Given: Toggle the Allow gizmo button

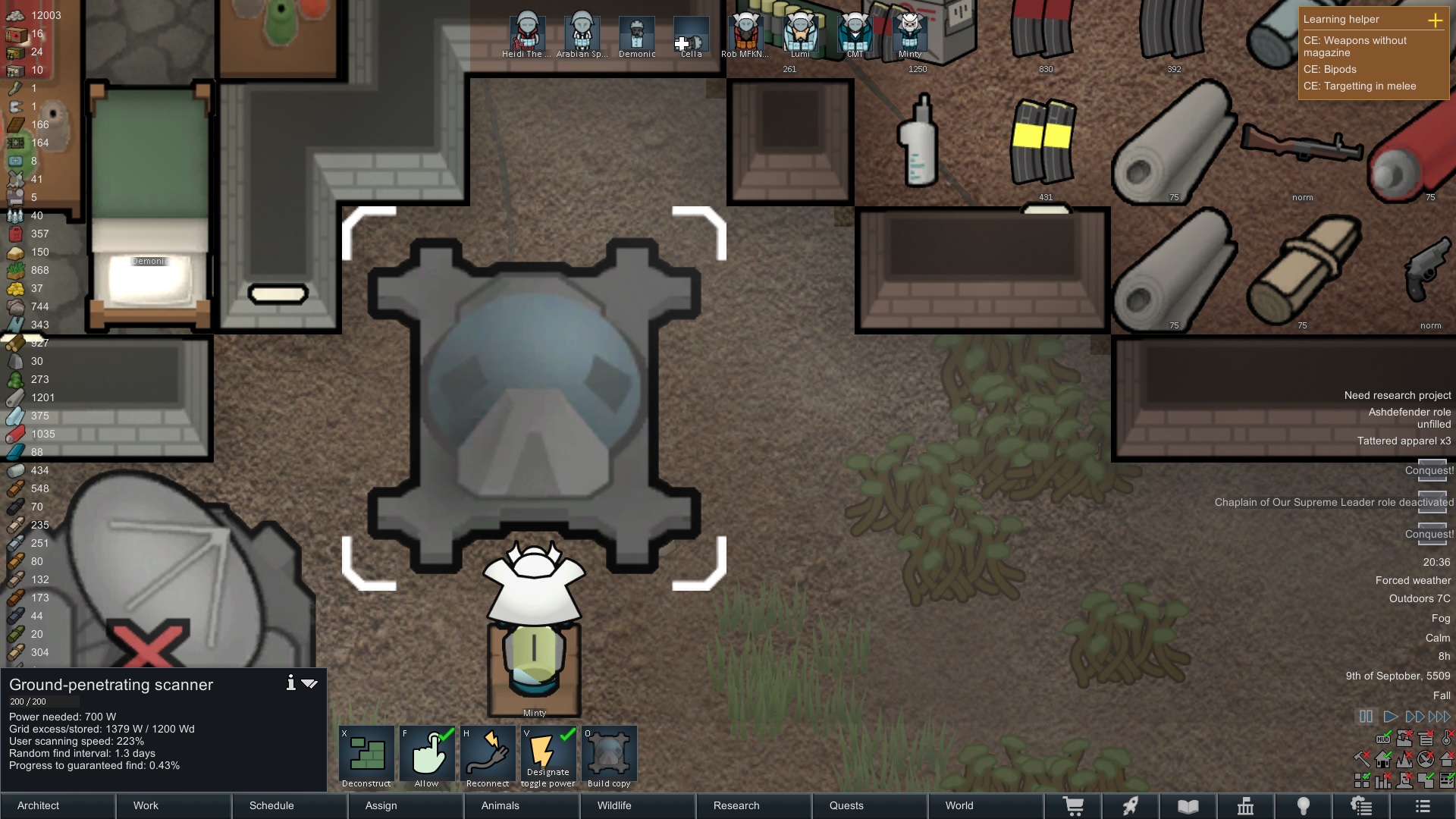Looking at the screenshot, I should pos(427,756).
